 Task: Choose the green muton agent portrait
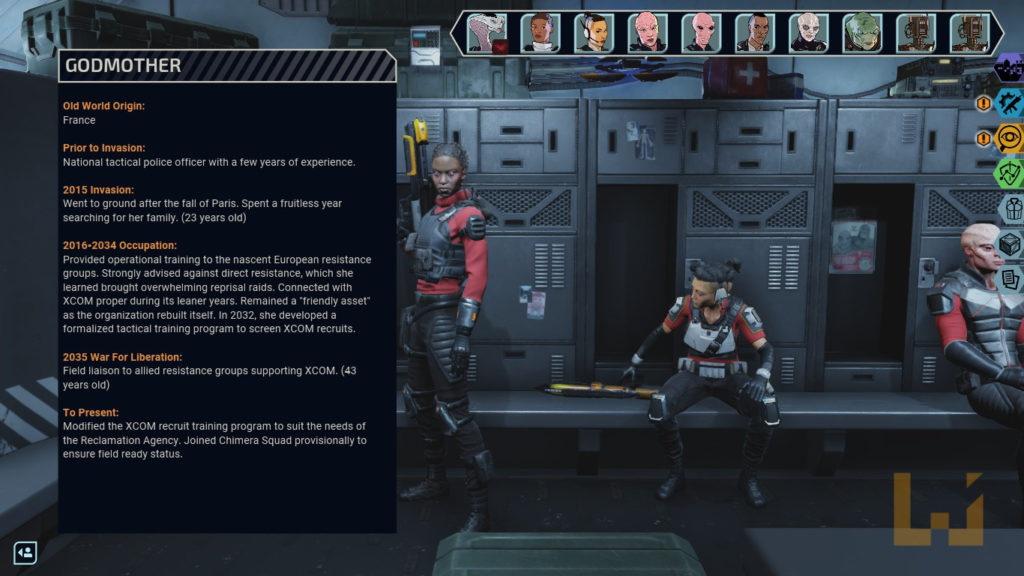pos(862,32)
